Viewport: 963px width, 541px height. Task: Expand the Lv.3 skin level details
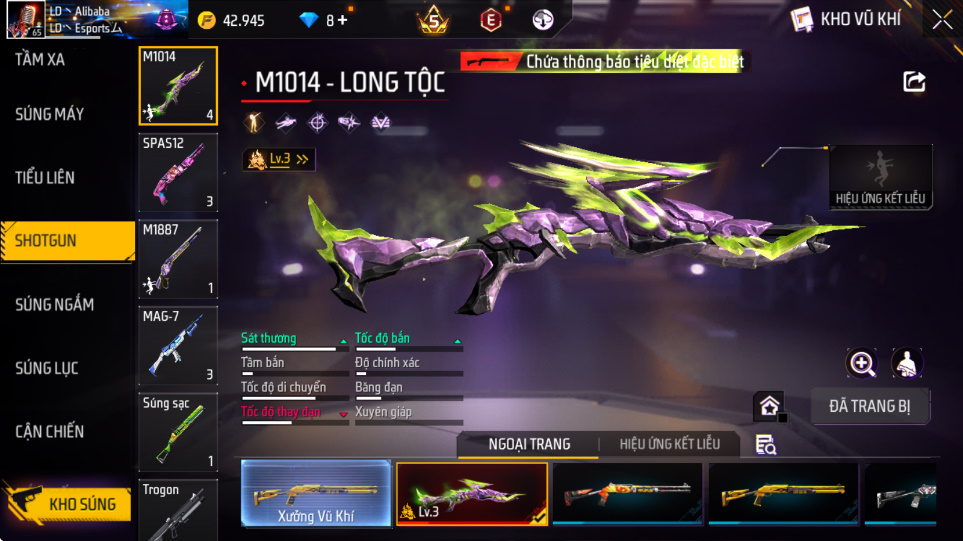pyautogui.click(x=279, y=159)
